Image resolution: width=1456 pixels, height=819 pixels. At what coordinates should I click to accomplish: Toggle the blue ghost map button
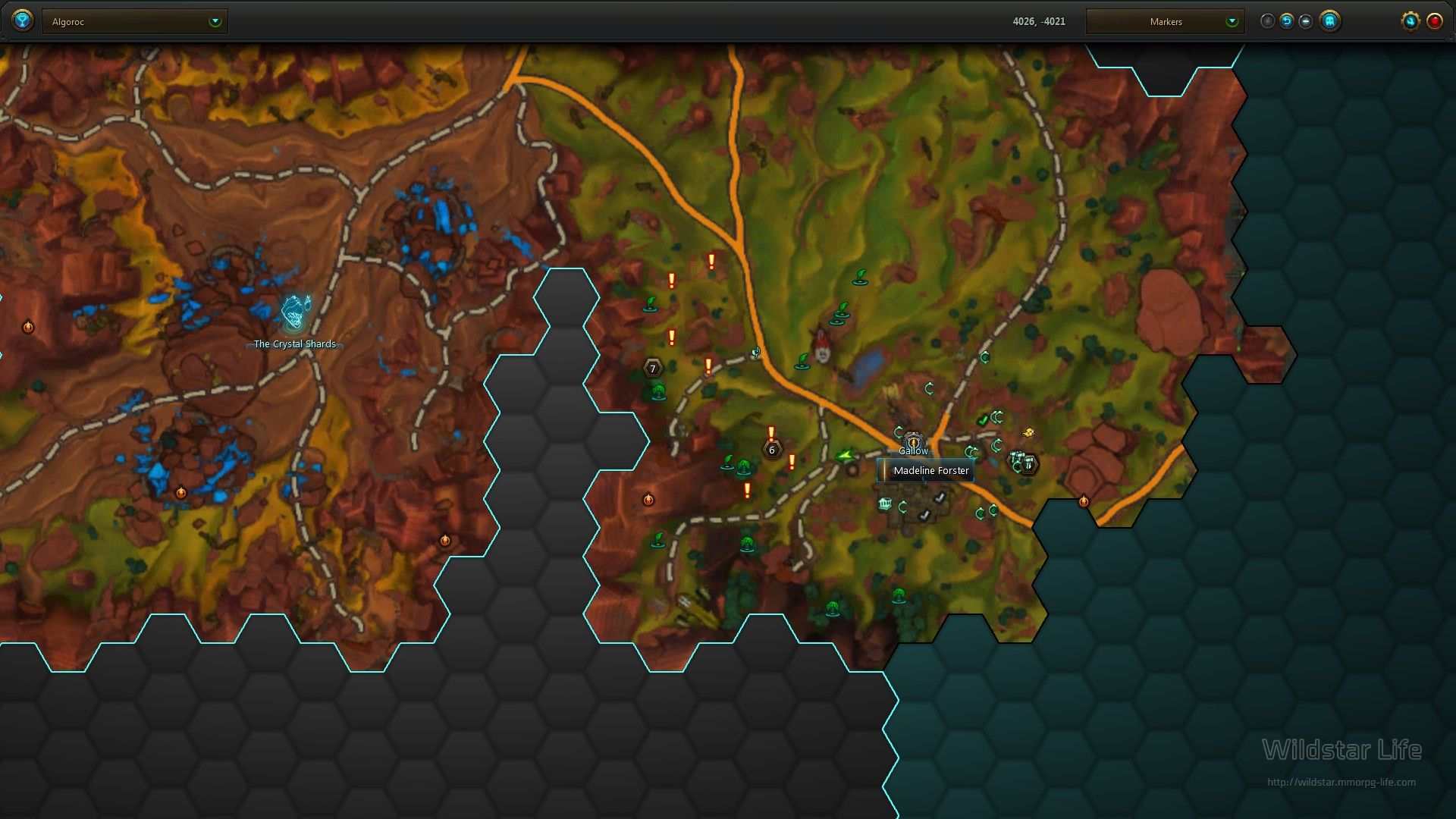click(x=1329, y=21)
